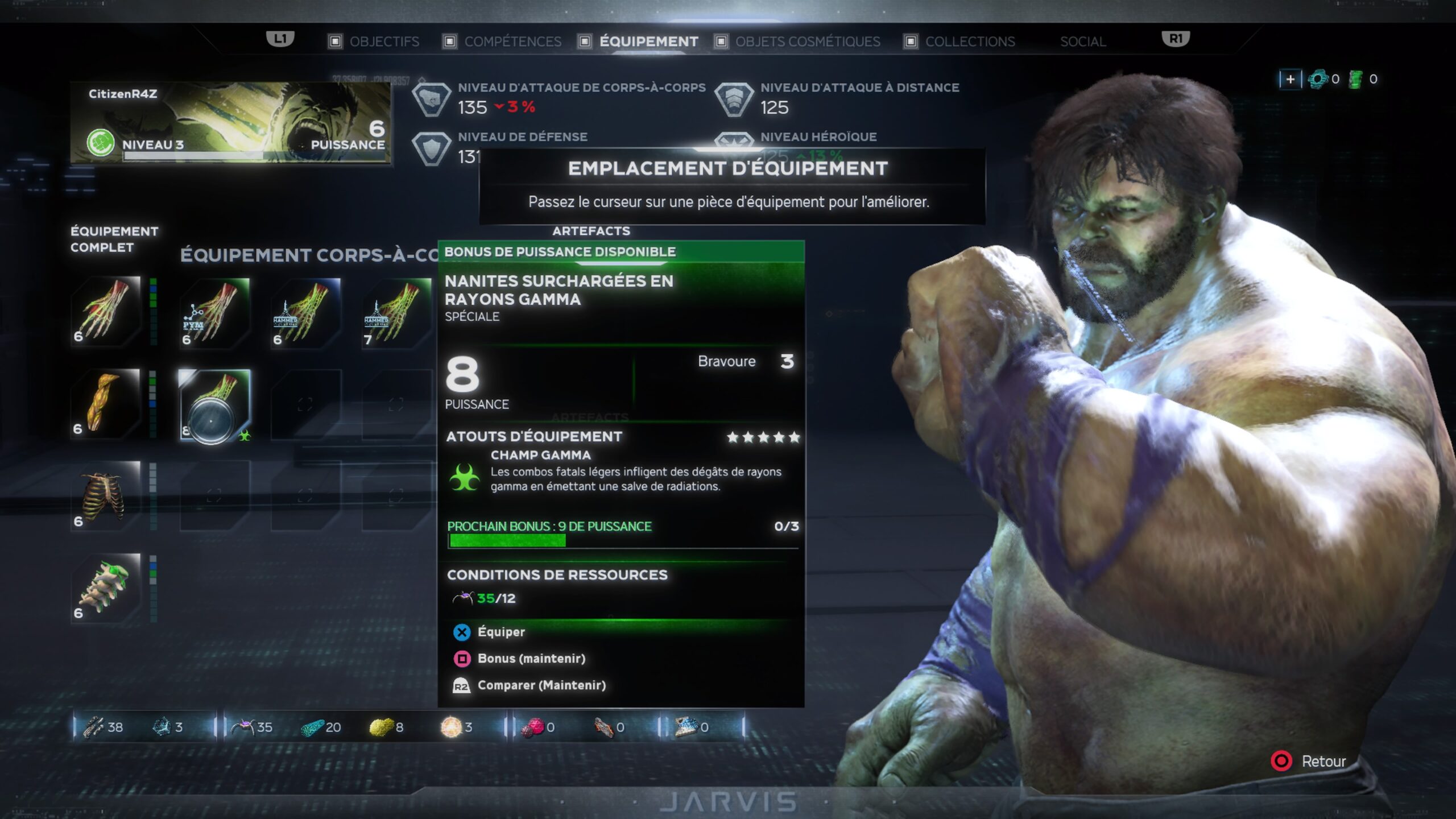The height and width of the screenshot is (819, 1456).
Task: Click Comparer (Maintenir) option
Action: click(x=541, y=685)
